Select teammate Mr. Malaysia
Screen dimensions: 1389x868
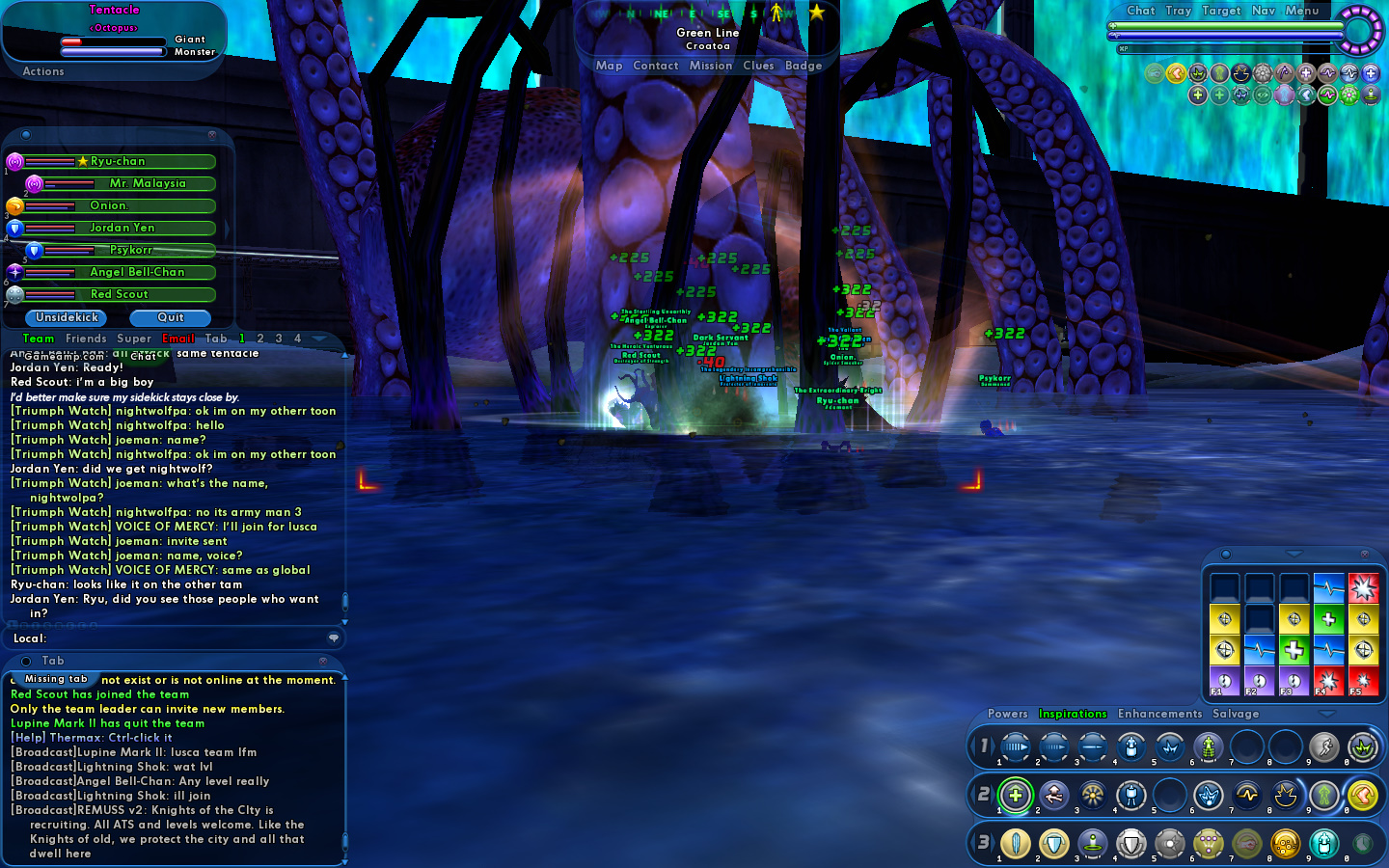coord(148,183)
